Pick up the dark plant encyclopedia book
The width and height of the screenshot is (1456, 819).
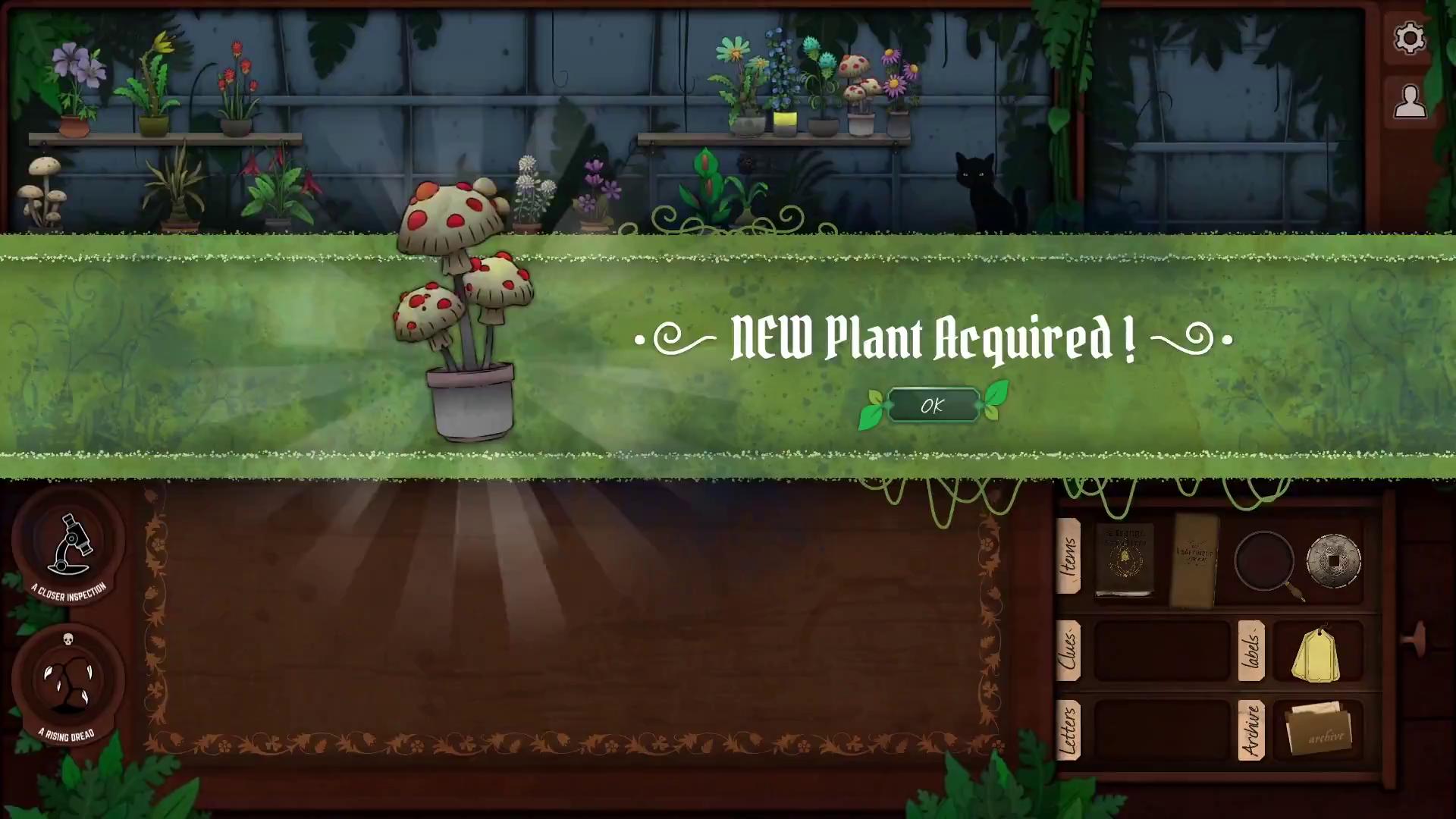[1124, 559]
